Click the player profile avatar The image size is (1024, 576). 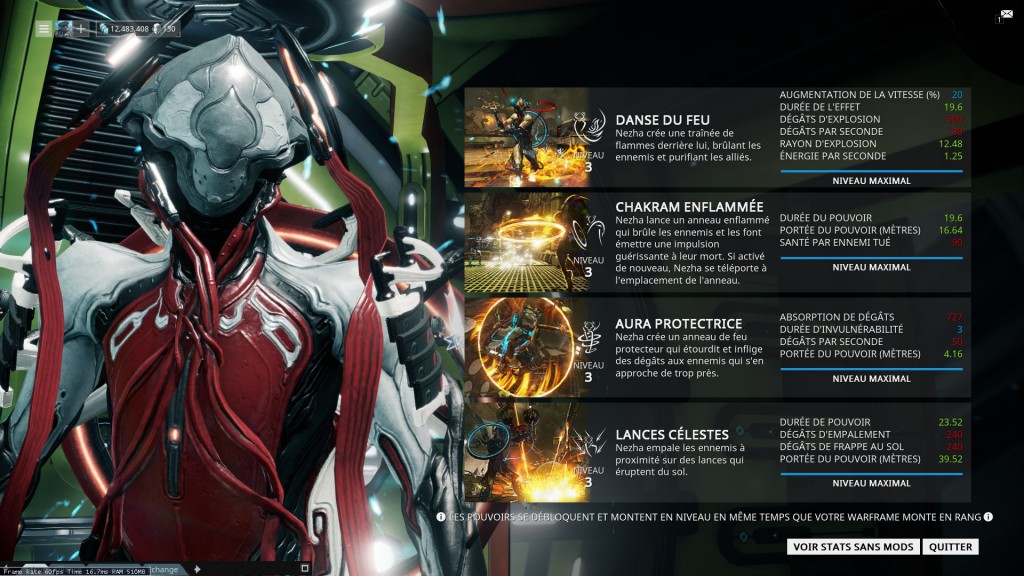point(64,29)
